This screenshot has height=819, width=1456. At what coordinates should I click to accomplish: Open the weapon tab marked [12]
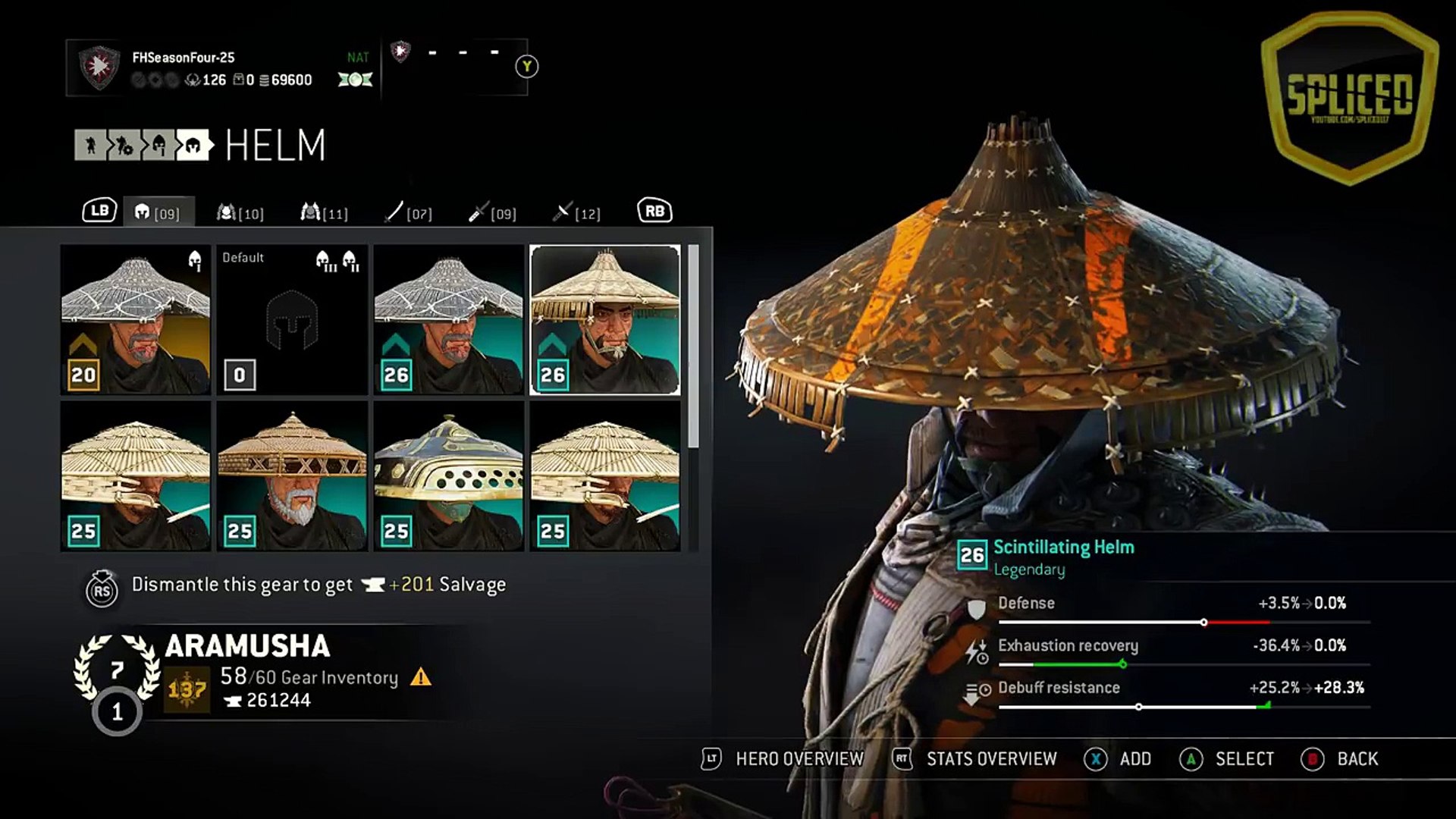[576, 212]
